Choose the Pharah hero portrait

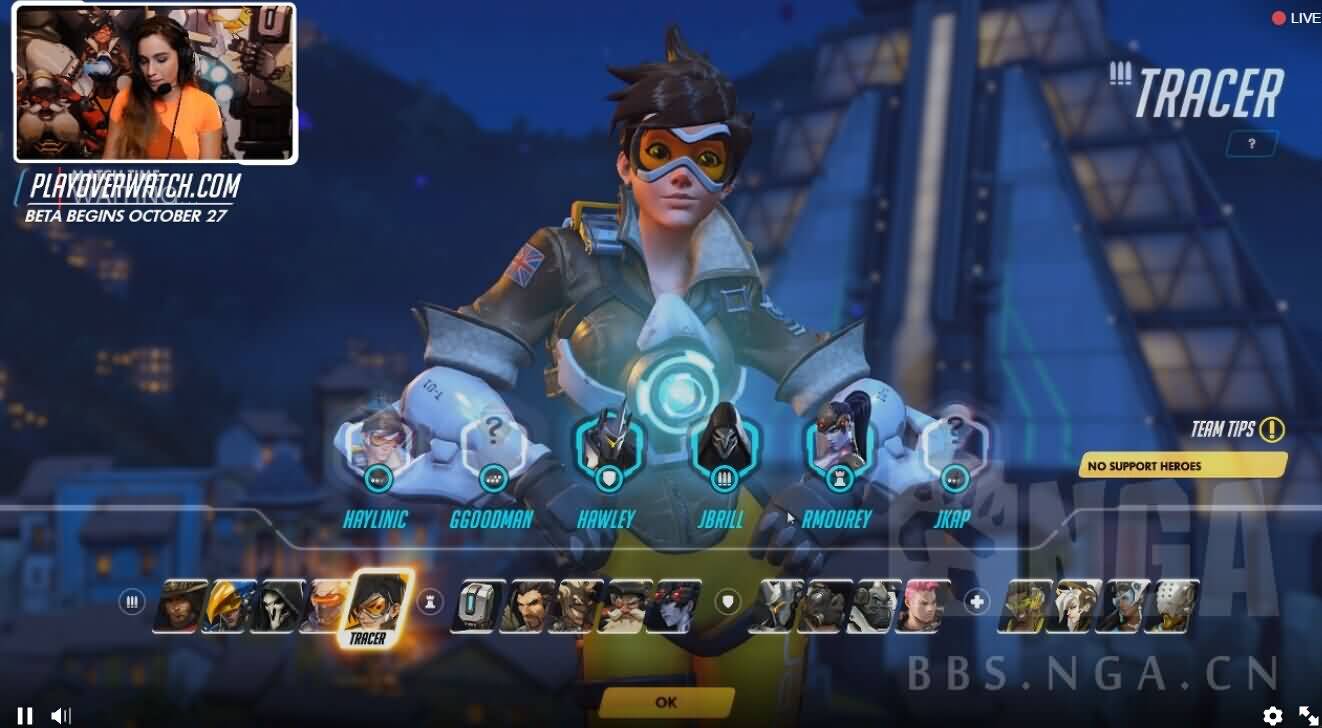tap(228, 606)
